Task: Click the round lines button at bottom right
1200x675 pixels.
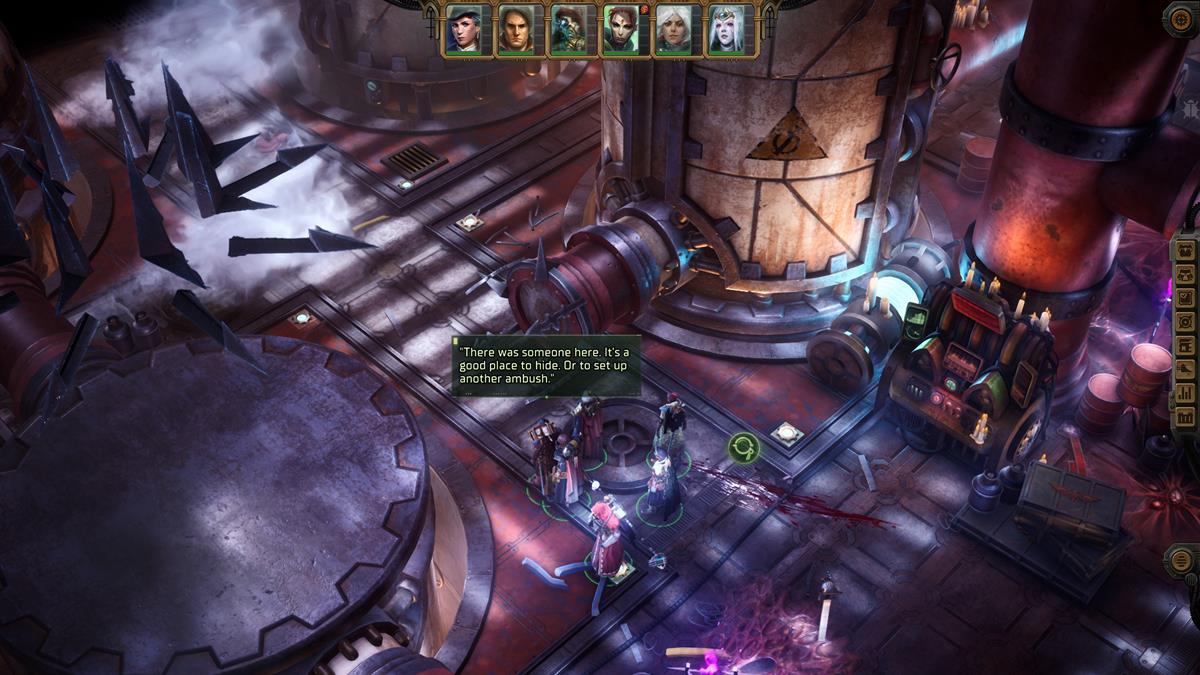Action: [x=1181, y=560]
